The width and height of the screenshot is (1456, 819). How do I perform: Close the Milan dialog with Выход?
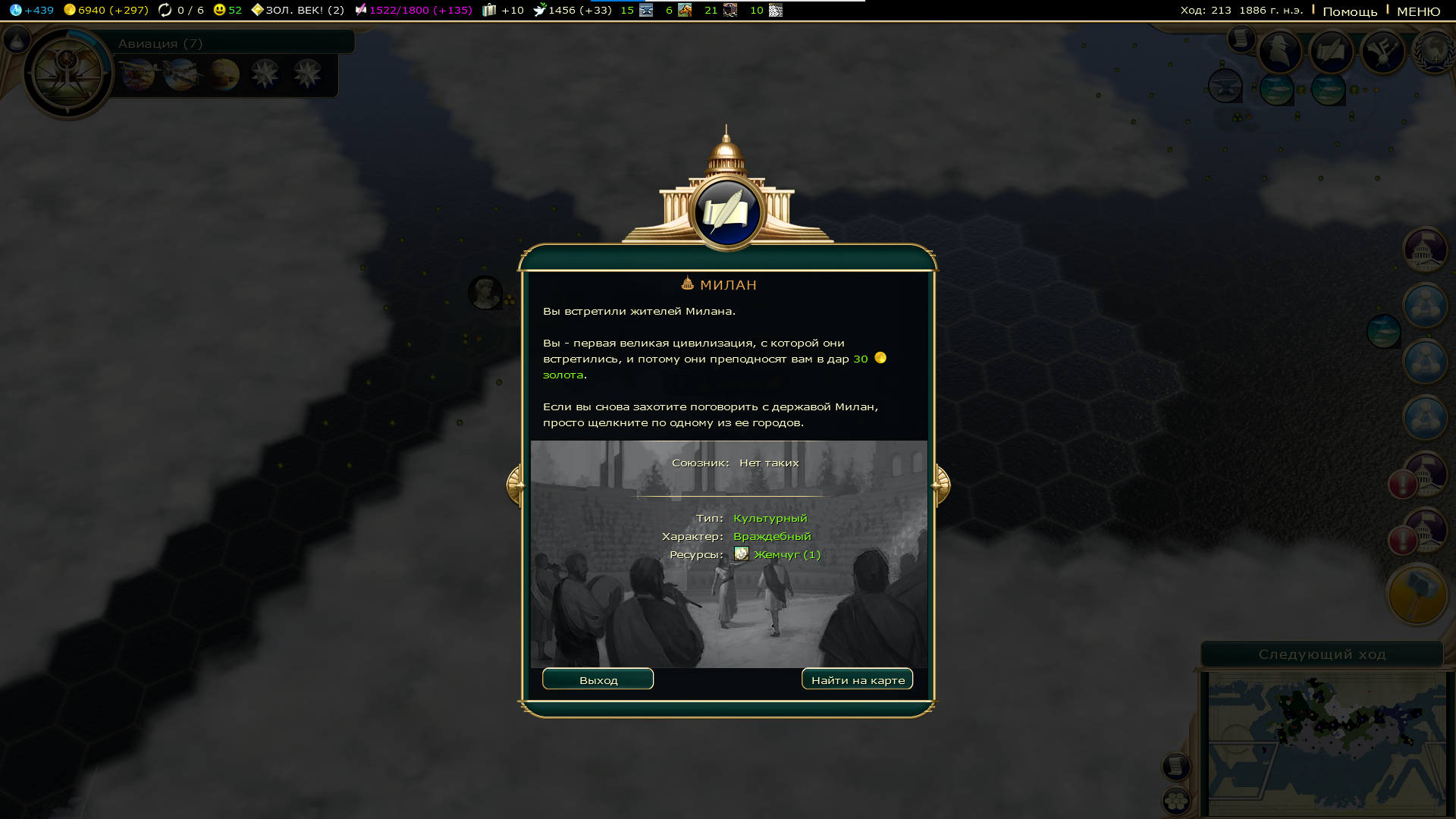pyautogui.click(x=598, y=679)
